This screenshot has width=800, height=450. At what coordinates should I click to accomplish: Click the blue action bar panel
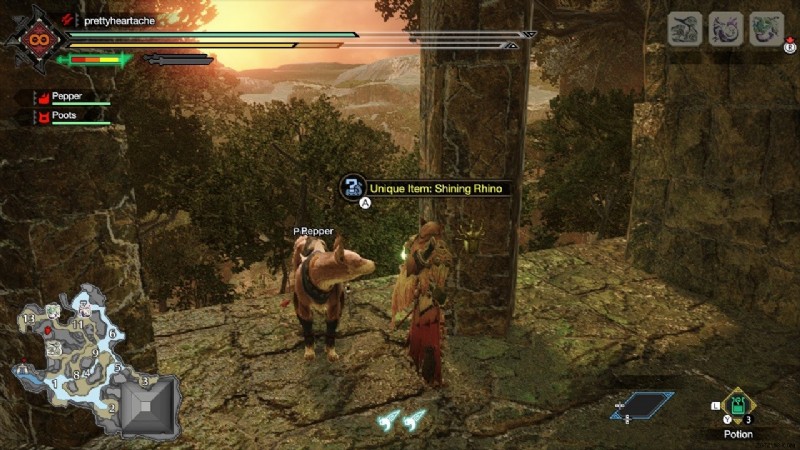pos(642,405)
